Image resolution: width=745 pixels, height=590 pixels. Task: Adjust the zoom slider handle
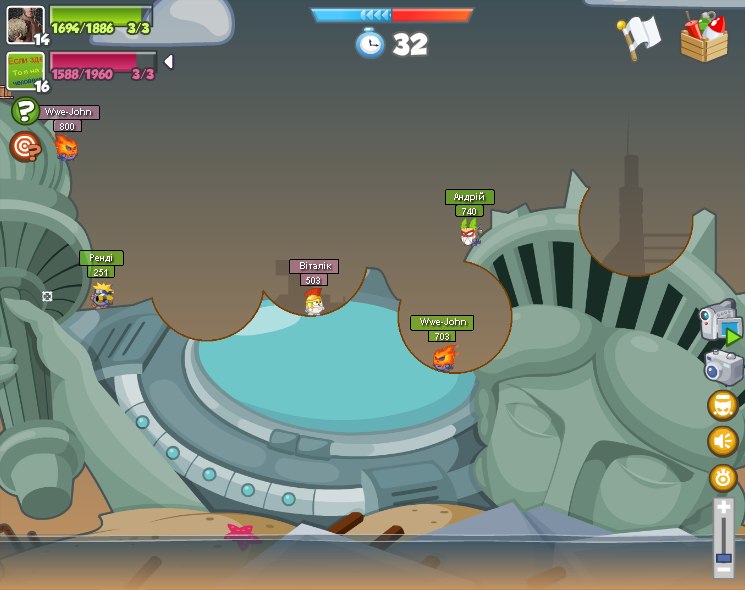point(723,558)
